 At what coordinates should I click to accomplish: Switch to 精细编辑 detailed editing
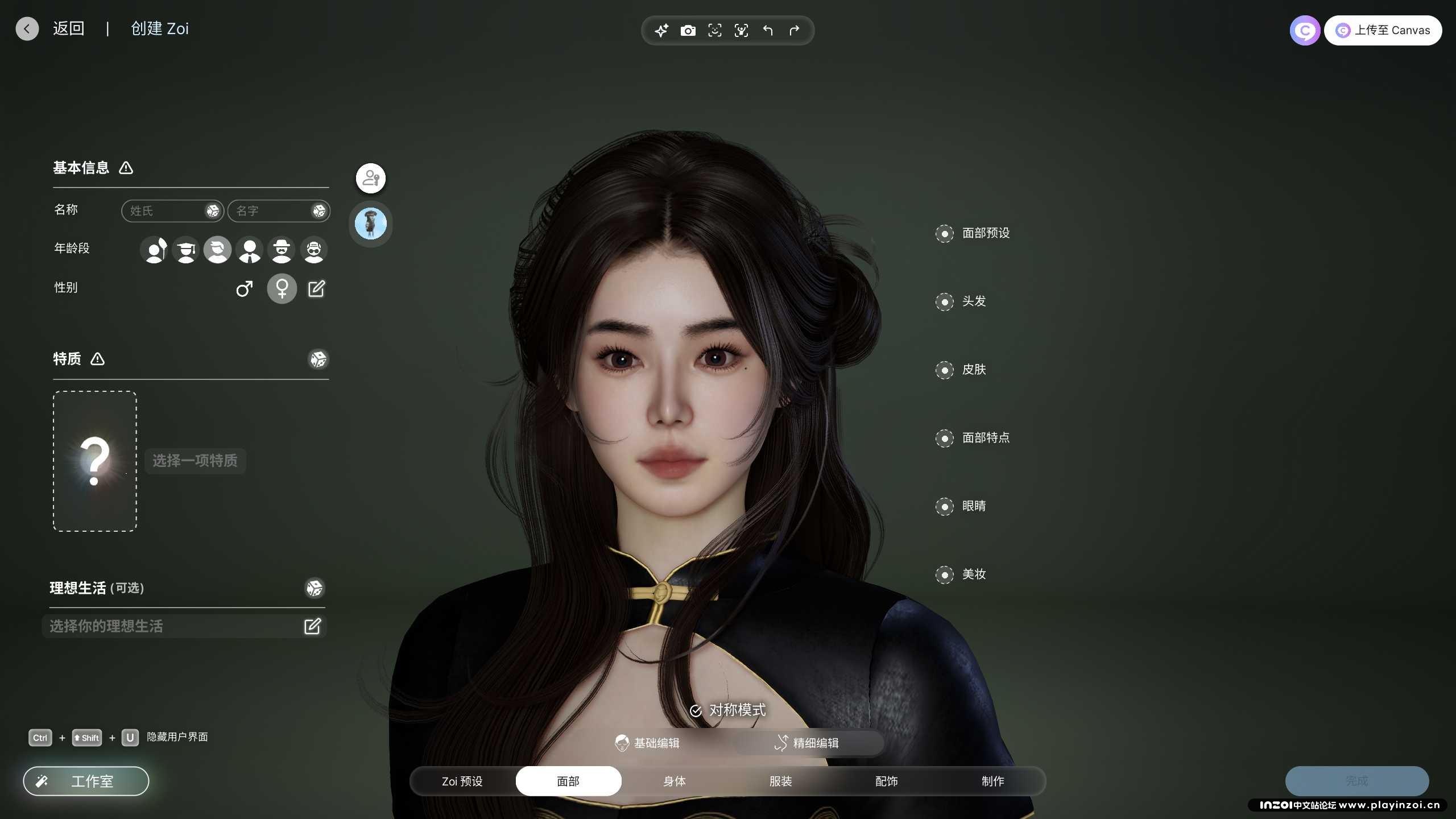coord(808,743)
